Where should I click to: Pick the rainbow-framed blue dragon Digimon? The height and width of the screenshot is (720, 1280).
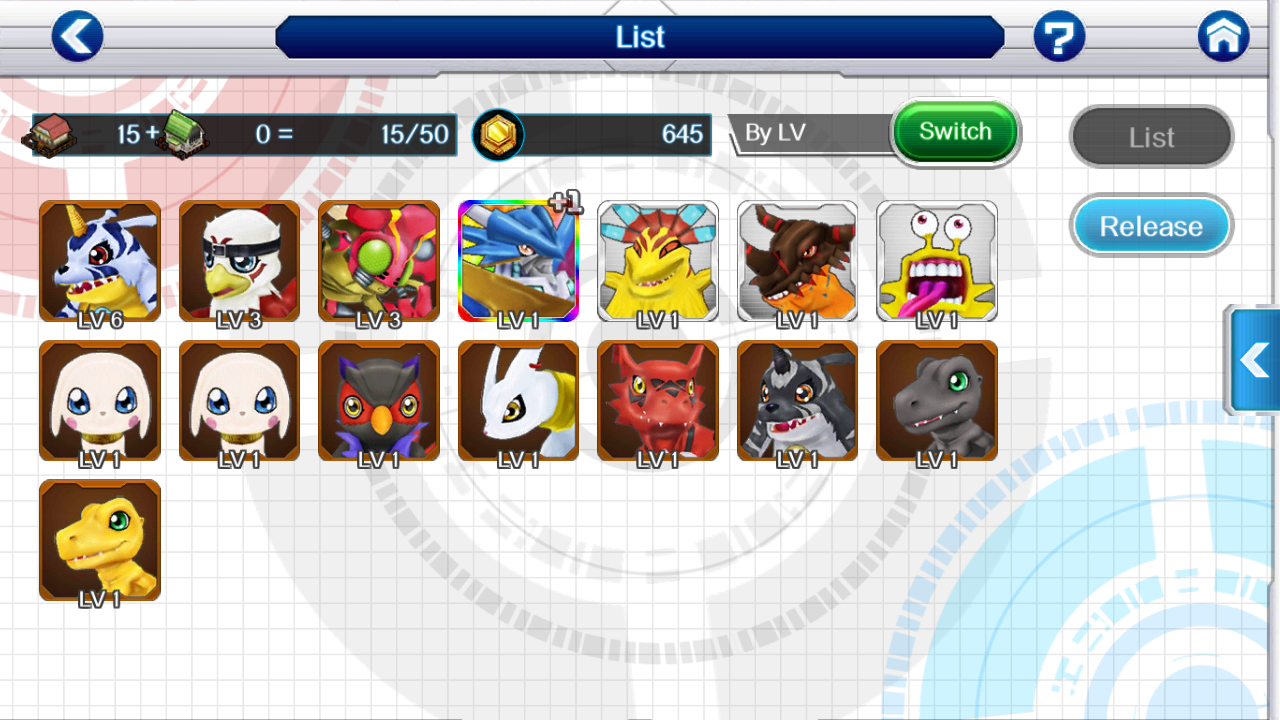tap(518, 261)
